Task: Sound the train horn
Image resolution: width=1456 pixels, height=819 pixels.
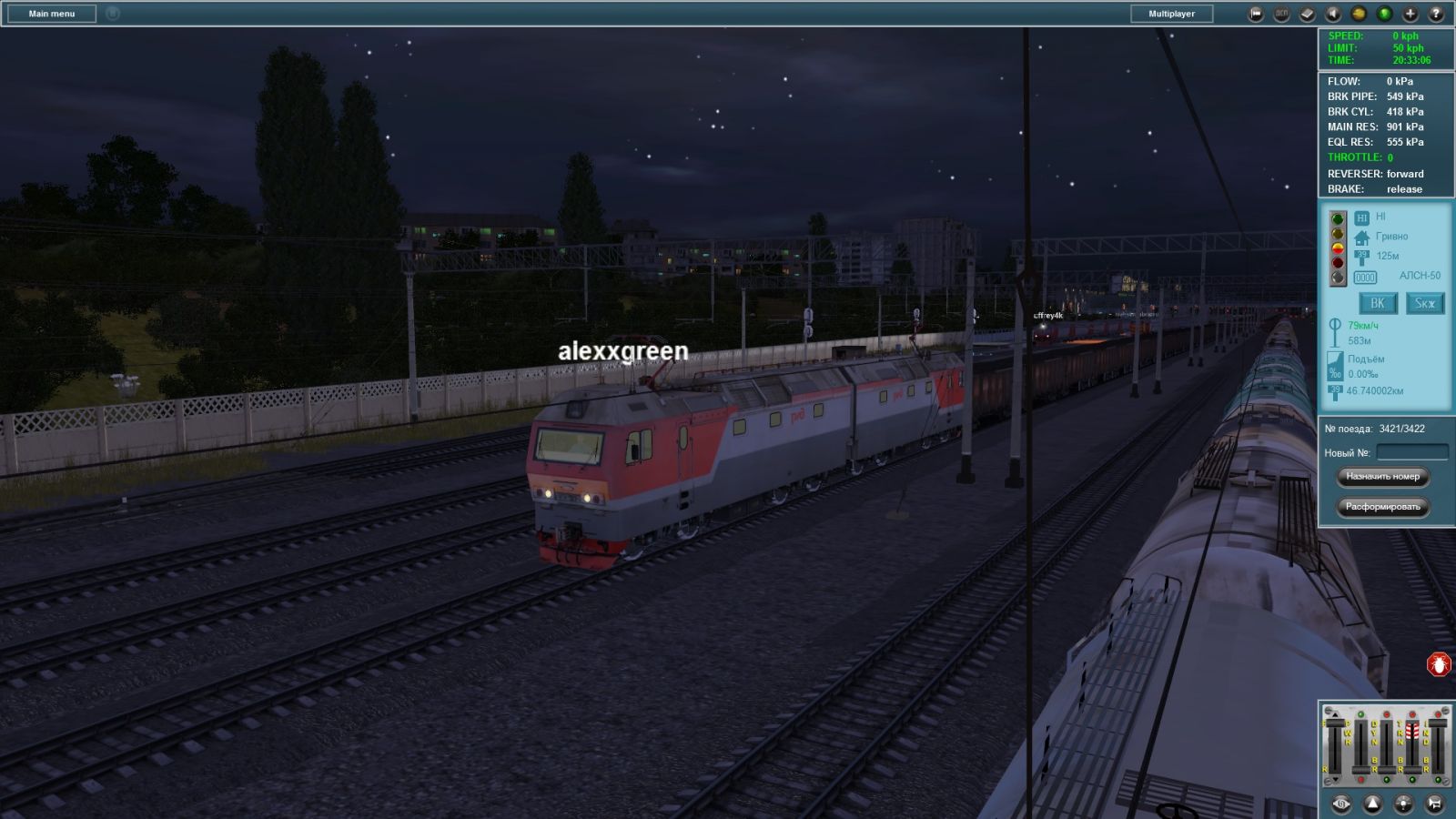Action: (x=1434, y=804)
